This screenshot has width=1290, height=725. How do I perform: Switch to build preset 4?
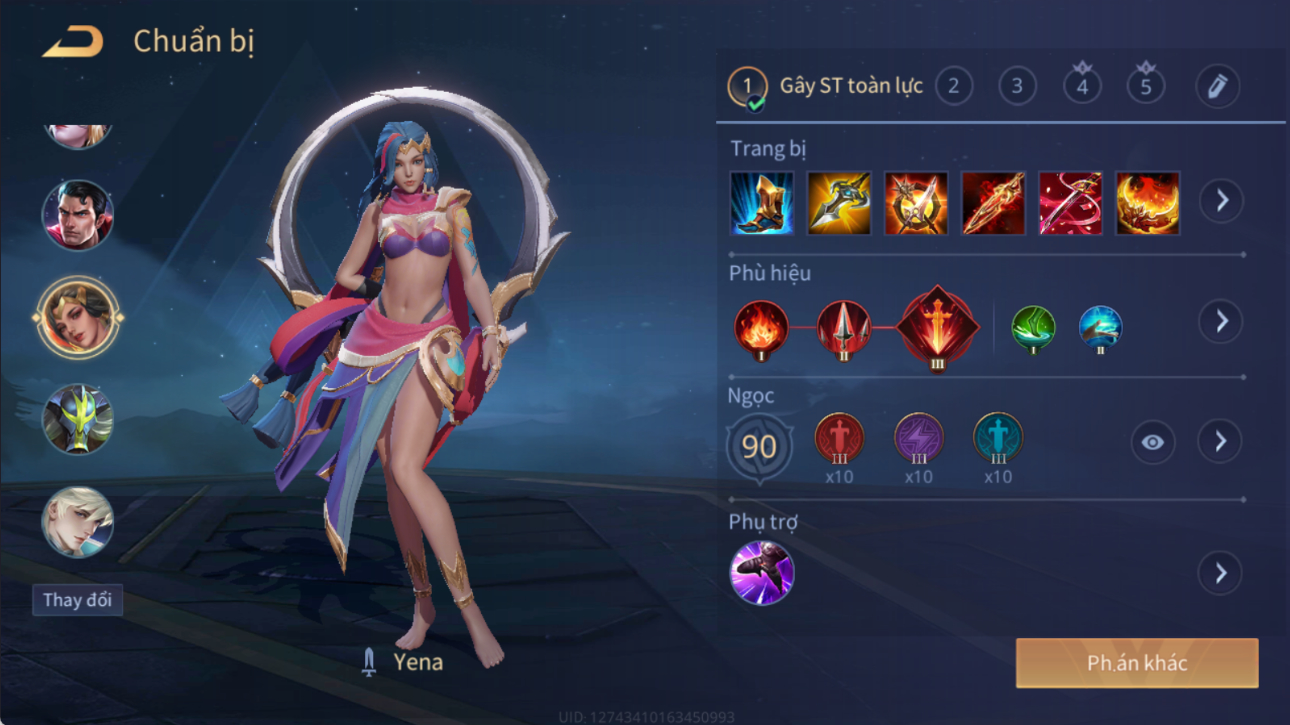pyautogui.click(x=1082, y=86)
